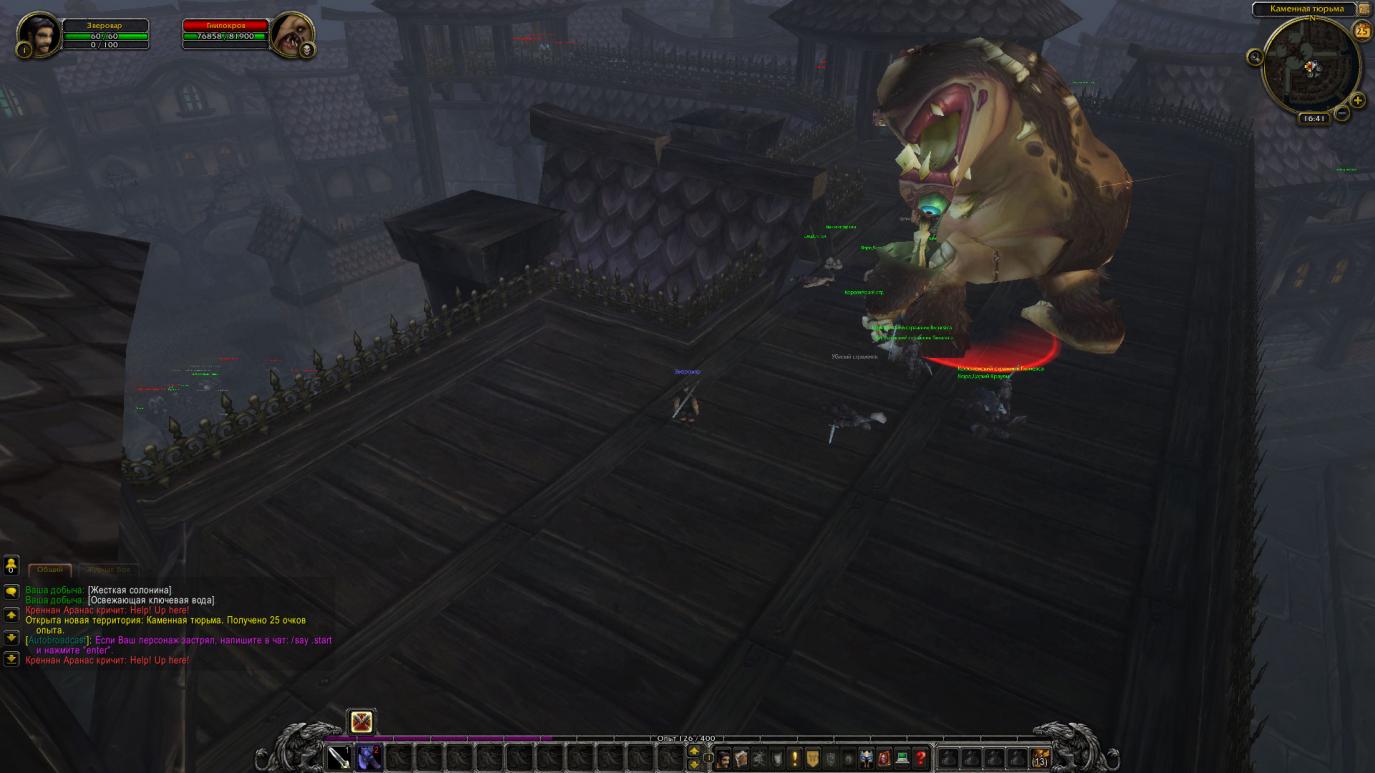The width and height of the screenshot is (1375, 773).
Task: Open the calendar showing day 25
Action: coord(1362,31)
